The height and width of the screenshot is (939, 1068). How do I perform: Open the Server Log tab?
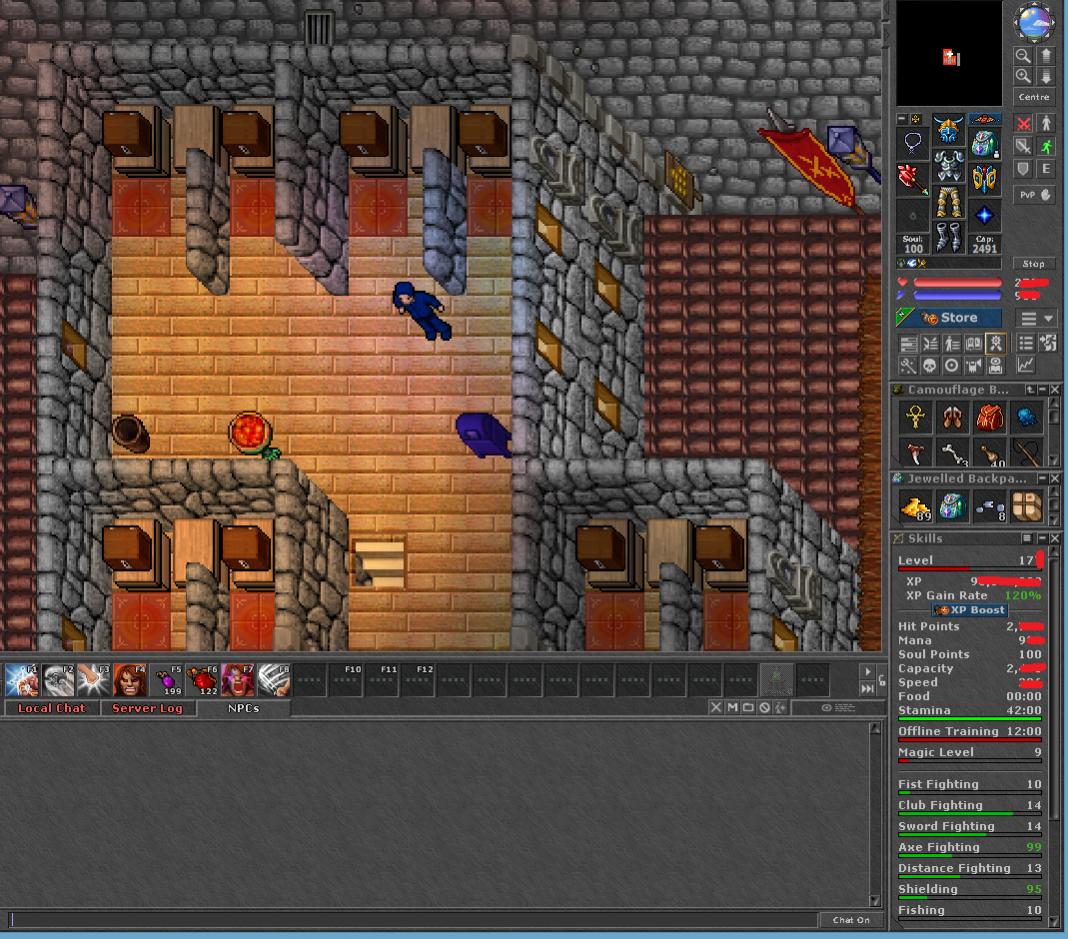147,708
